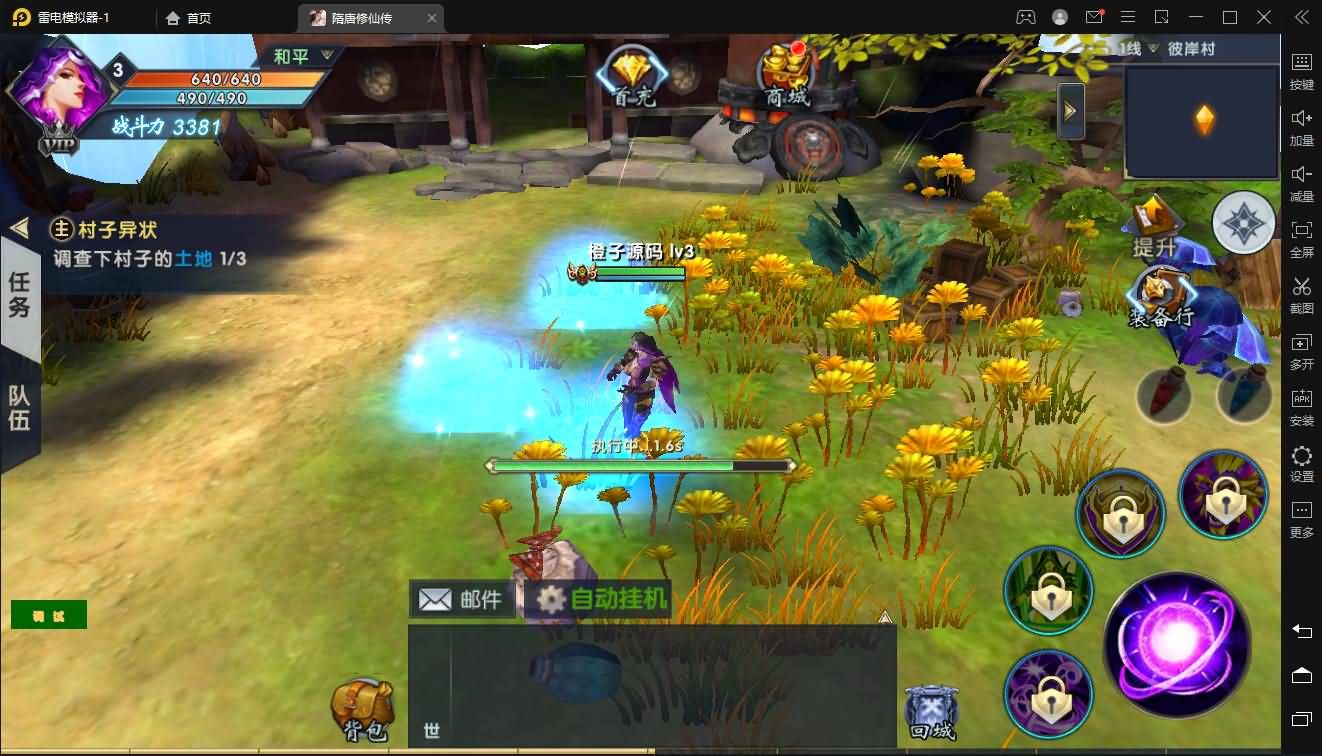Click the green 调试 debug button
Image resolution: width=1322 pixels, height=756 pixels.
49,615
